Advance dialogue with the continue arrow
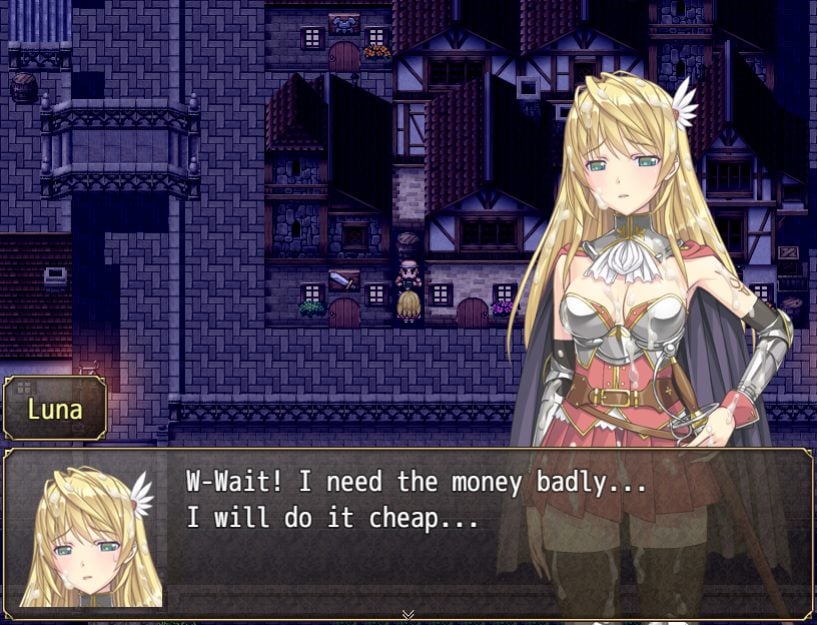Image resolution: width=817 pixels, height=625 pixels. (408, 613)
